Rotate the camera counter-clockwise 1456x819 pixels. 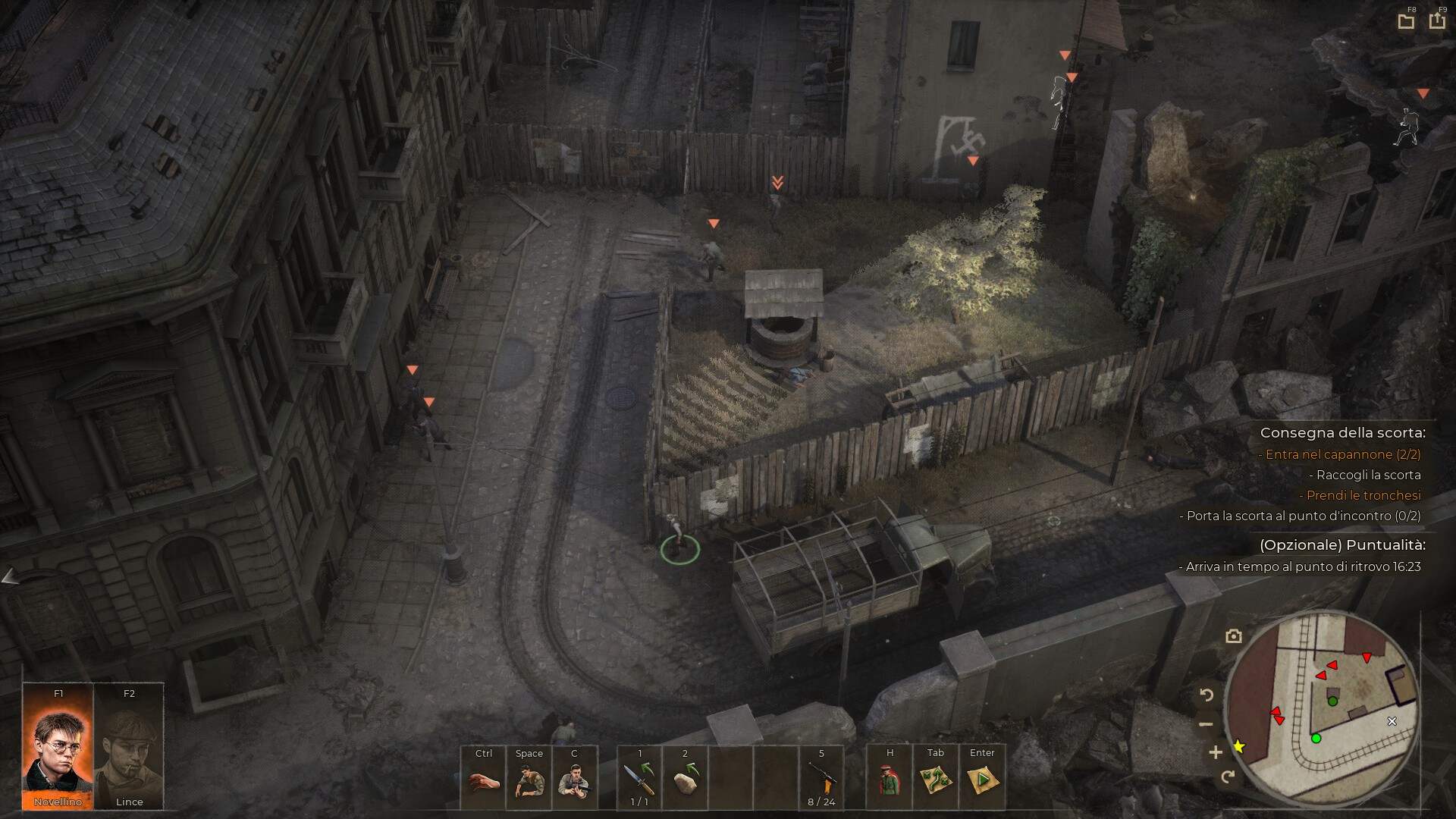[1207, 695]
